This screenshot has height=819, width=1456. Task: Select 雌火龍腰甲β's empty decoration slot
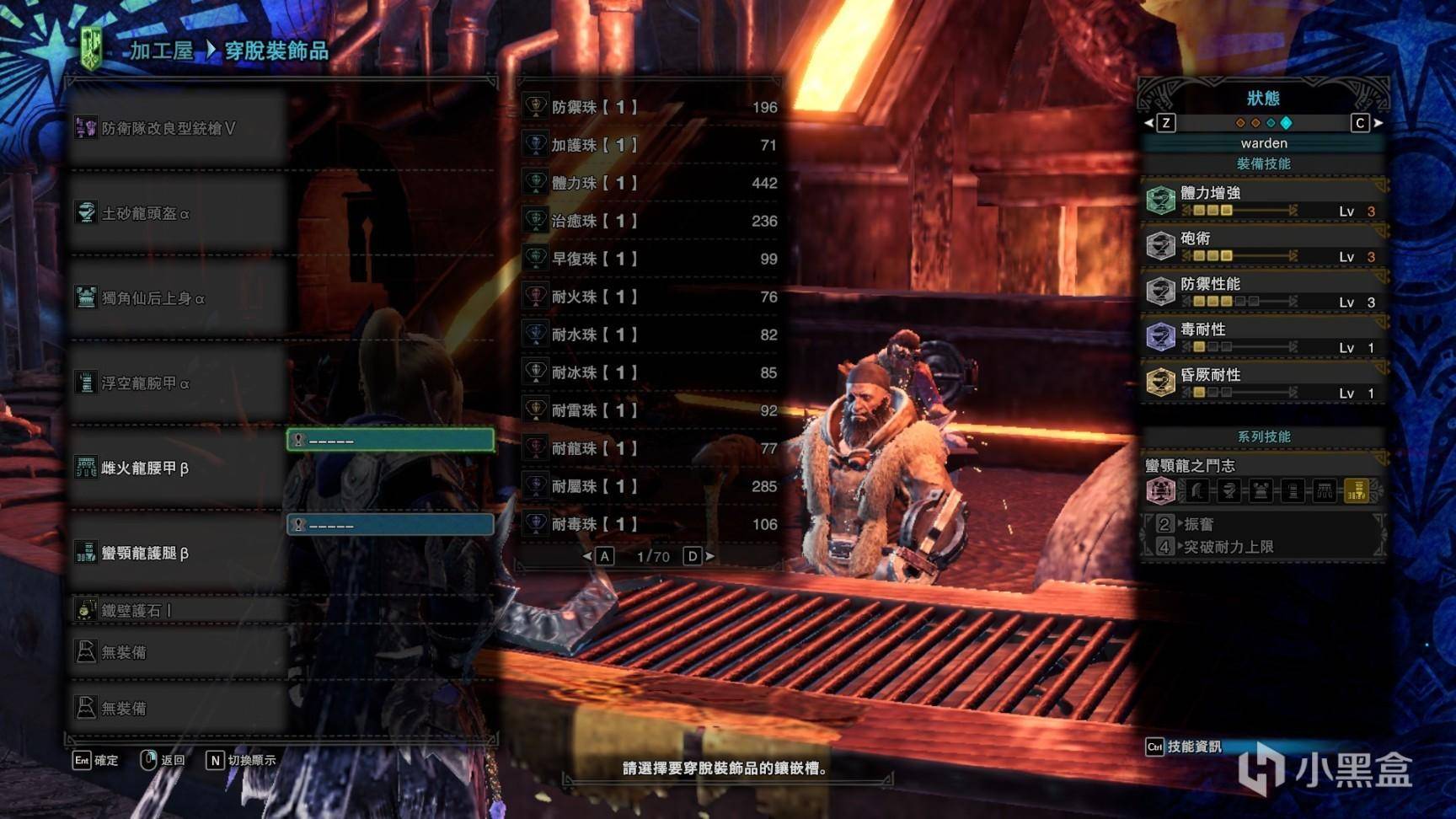click(x=390, y=440)
